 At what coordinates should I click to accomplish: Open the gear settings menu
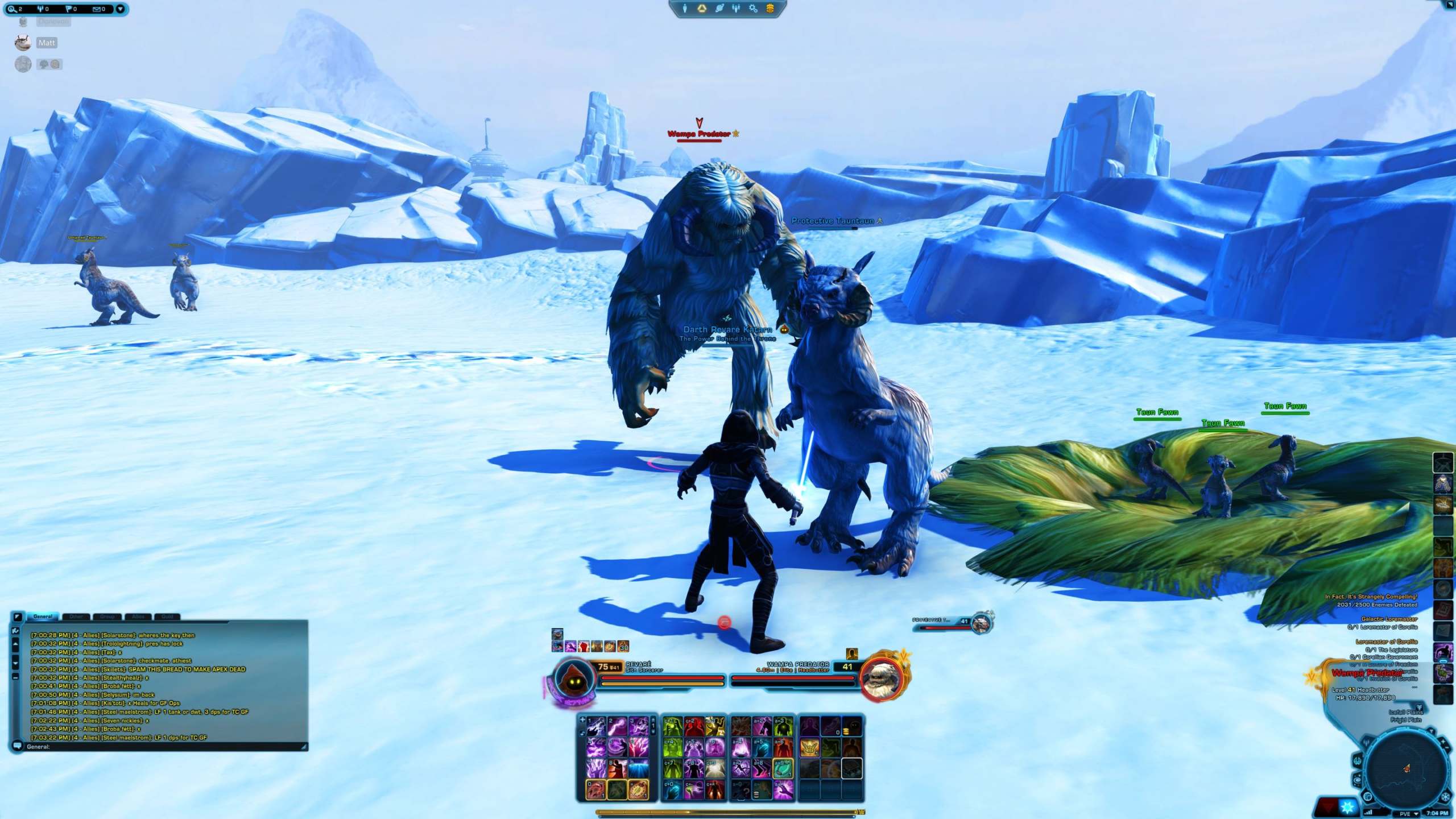(753, 9)
